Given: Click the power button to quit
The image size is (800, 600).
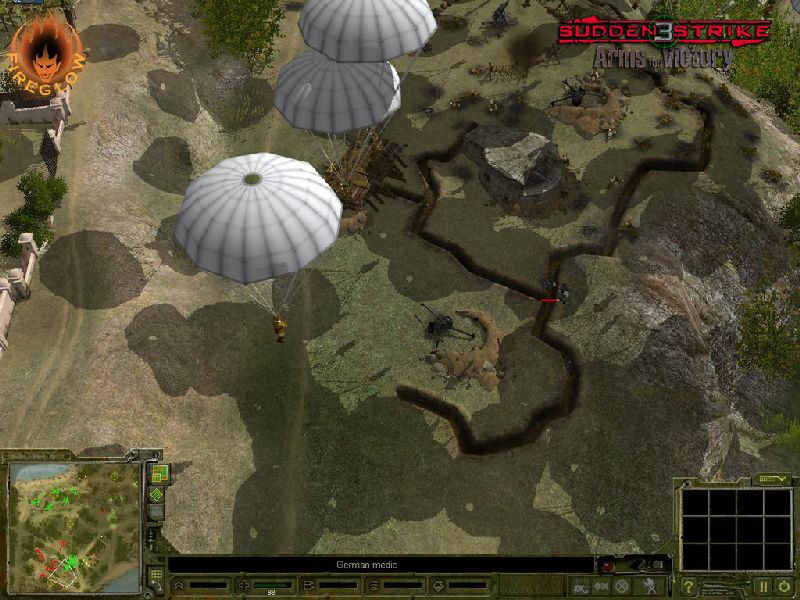Looking at the screenshot, I should (x=786, y=586).
